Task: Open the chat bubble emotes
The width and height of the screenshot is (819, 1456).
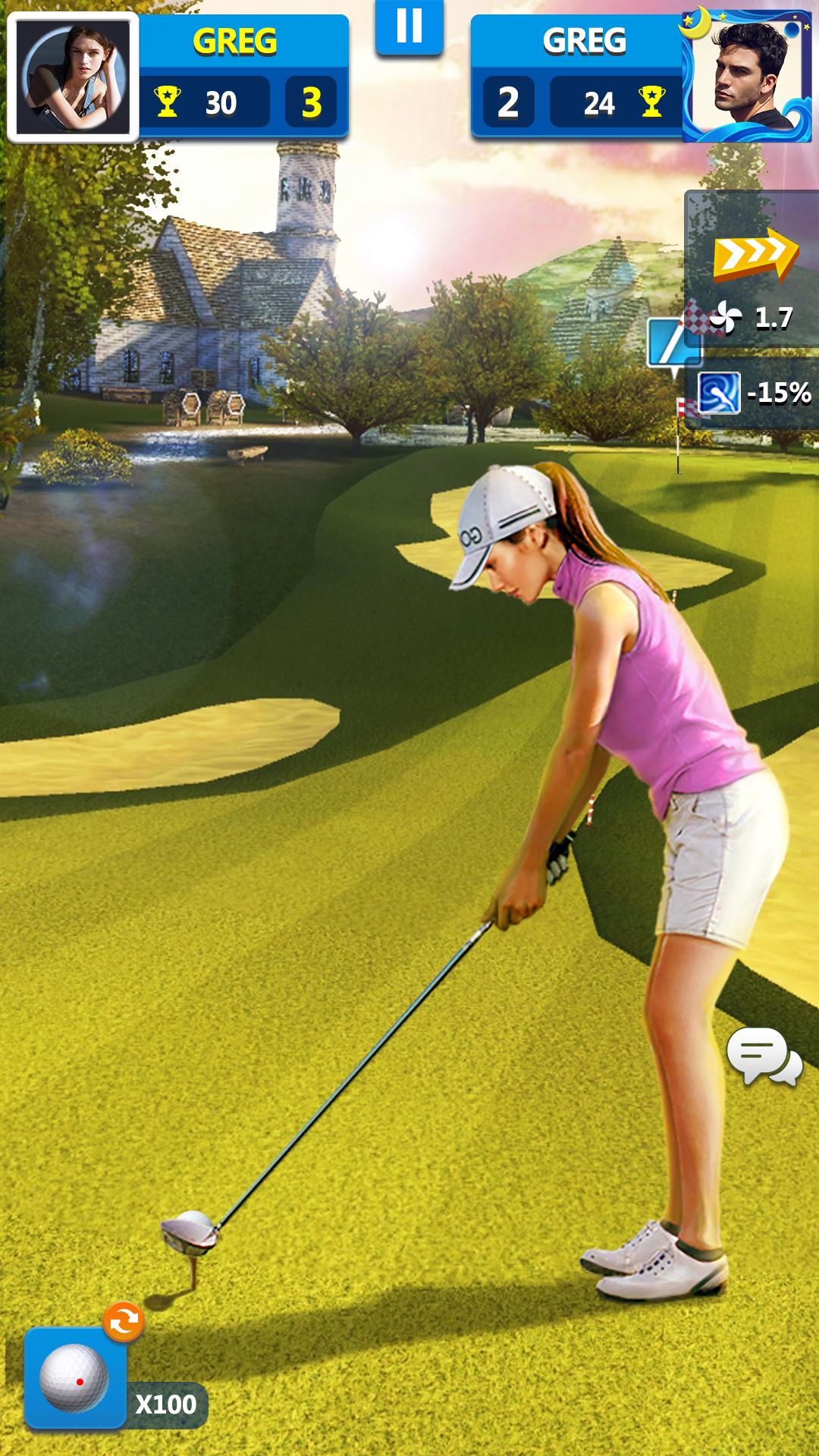Action: (x=764, y=1056)
